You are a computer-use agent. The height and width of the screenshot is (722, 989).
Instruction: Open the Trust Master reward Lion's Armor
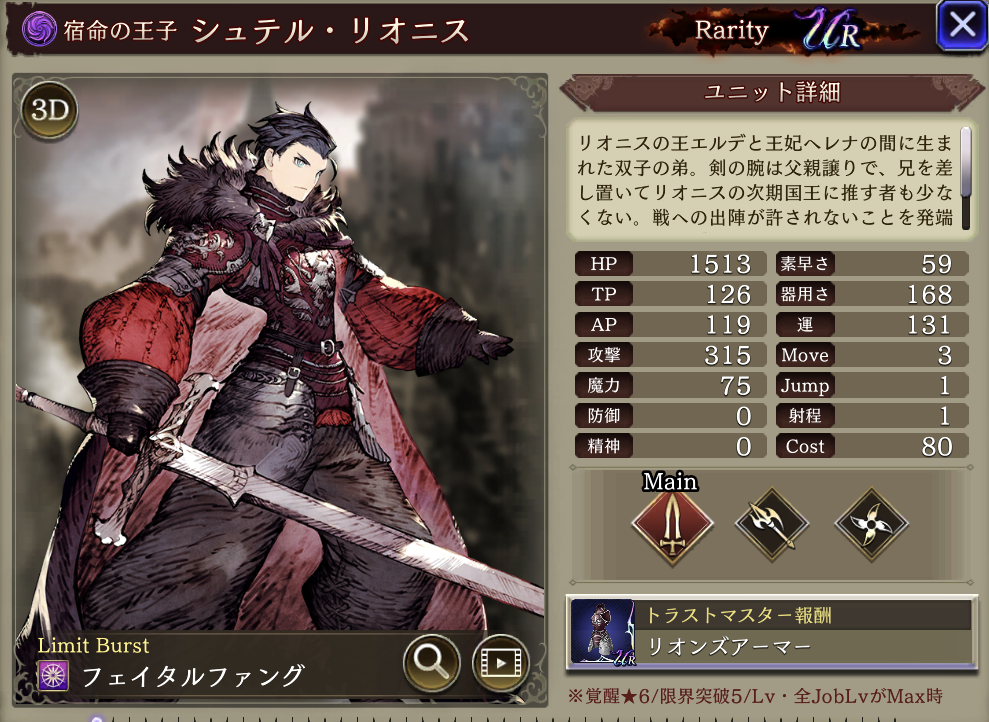point(770,631)
